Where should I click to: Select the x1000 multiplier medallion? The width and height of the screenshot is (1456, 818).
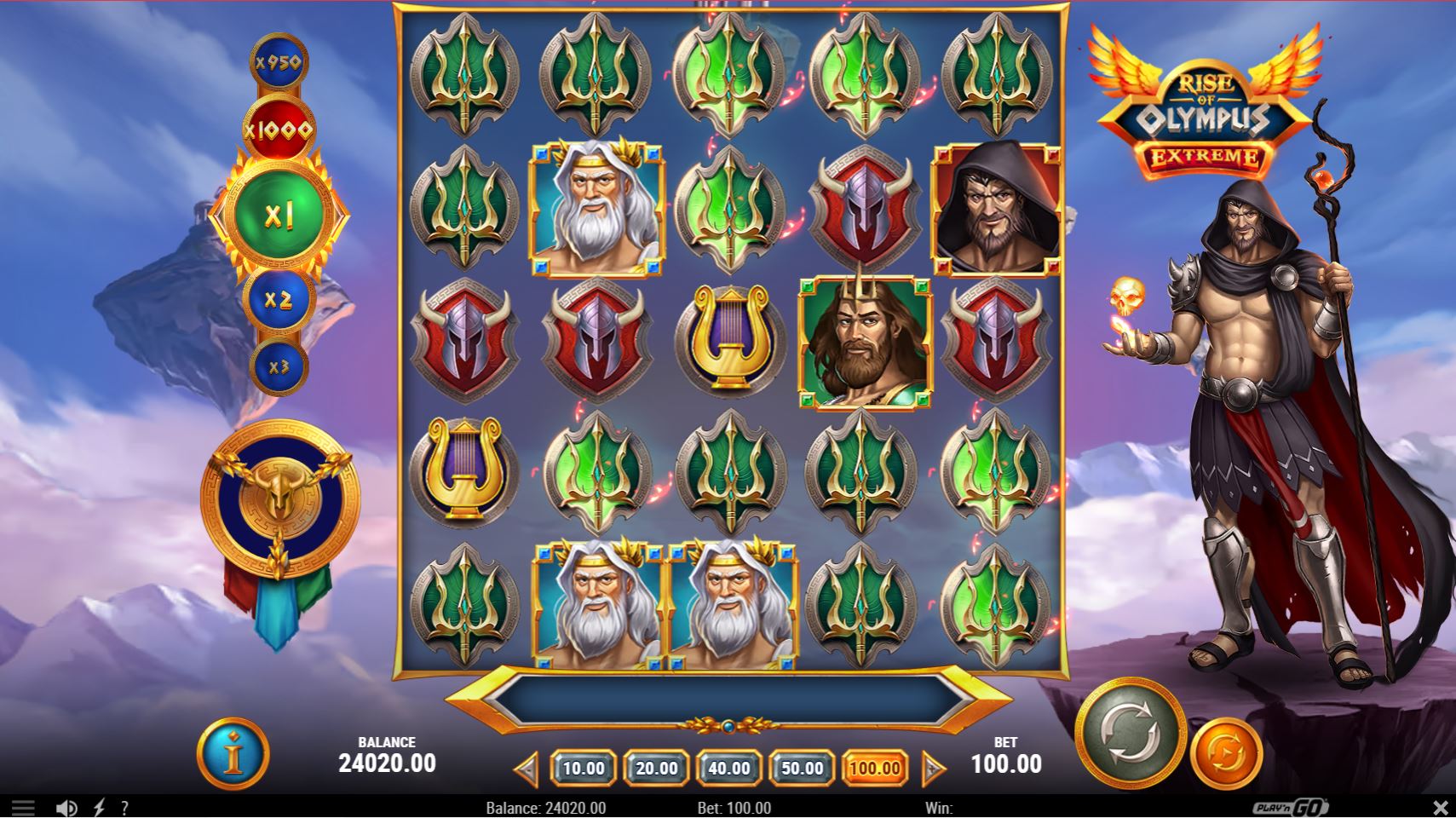(x=281, y=128)
